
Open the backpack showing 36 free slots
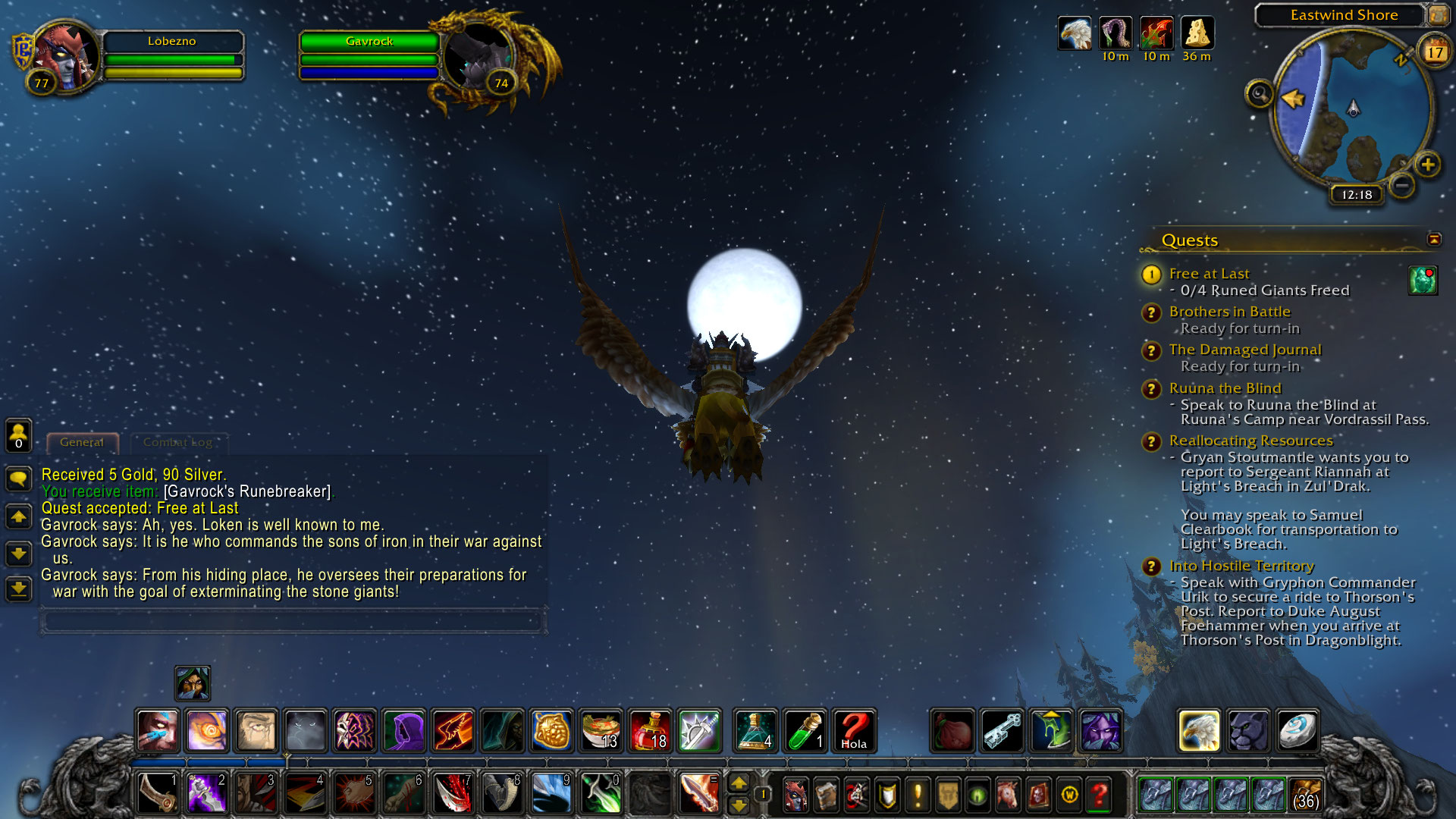tap(1304, 794)
